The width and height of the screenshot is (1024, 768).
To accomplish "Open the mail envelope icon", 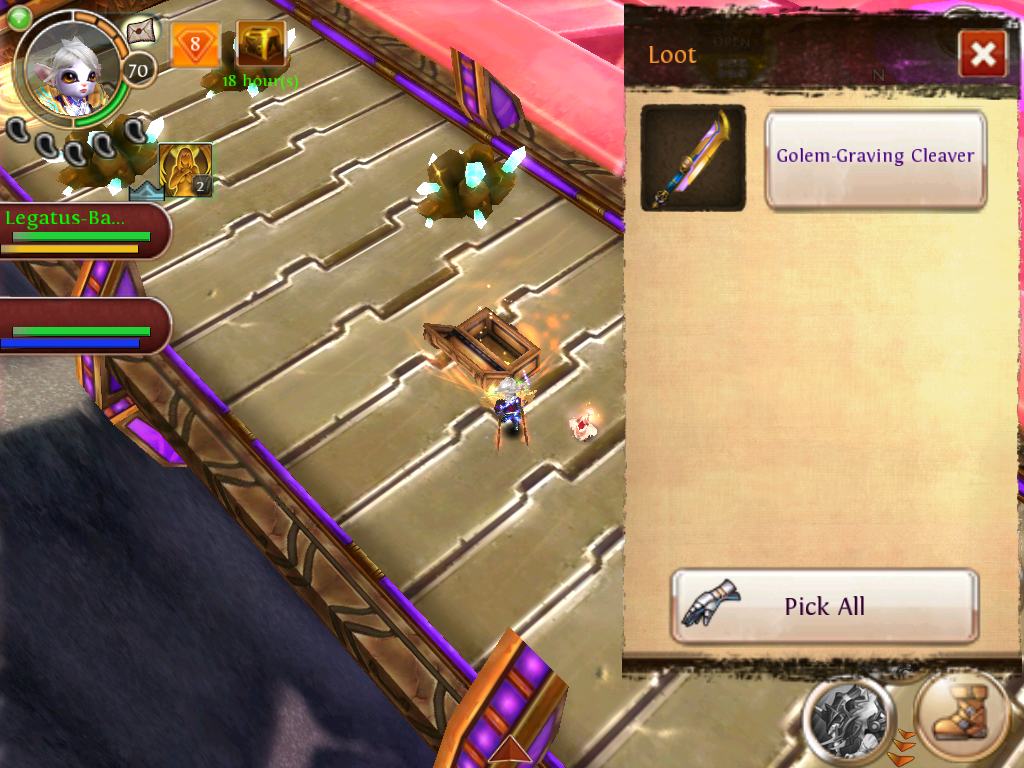I will pos(142,31).
